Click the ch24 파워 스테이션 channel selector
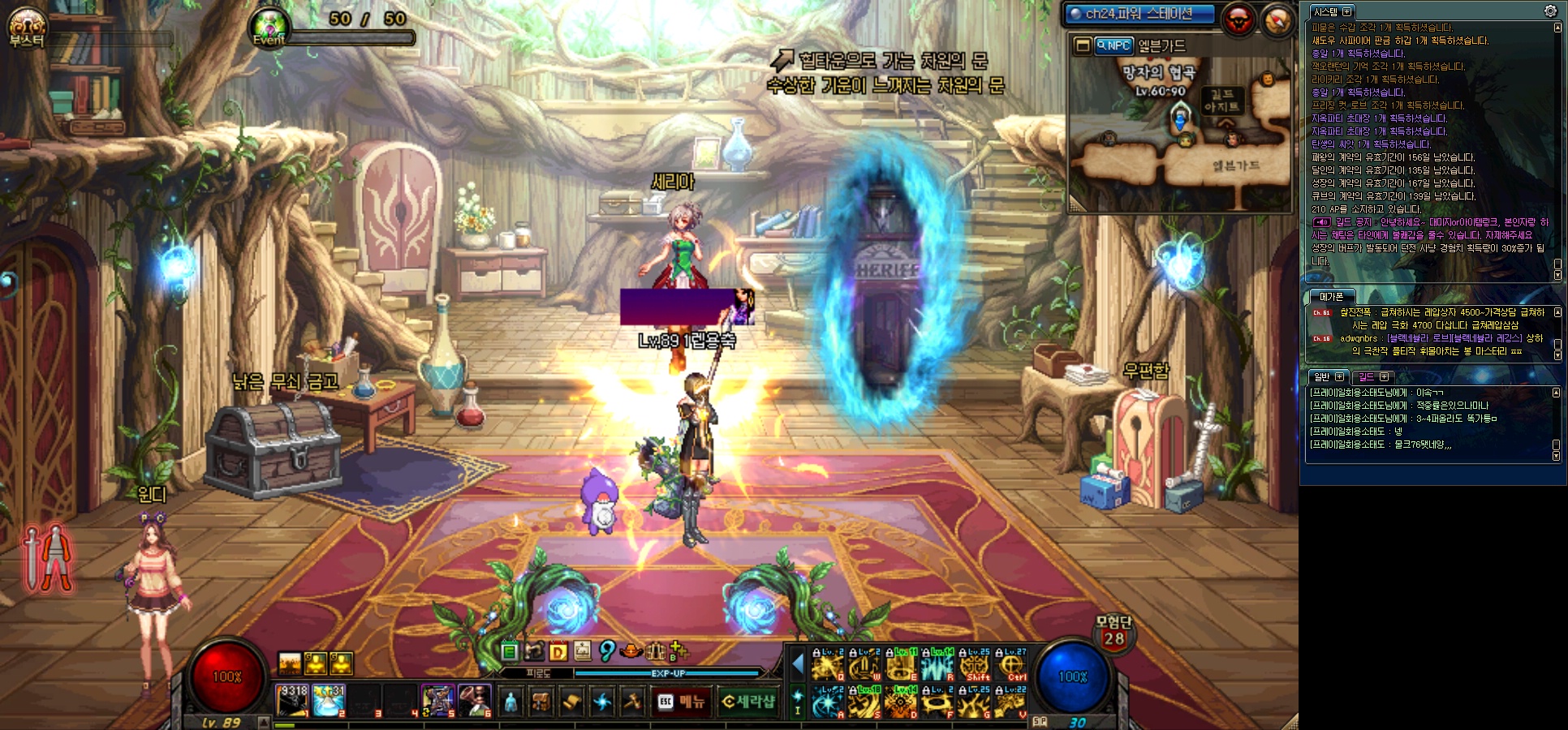The width and height of the screenshot is (1568, 730). (x=1139, y=14)
